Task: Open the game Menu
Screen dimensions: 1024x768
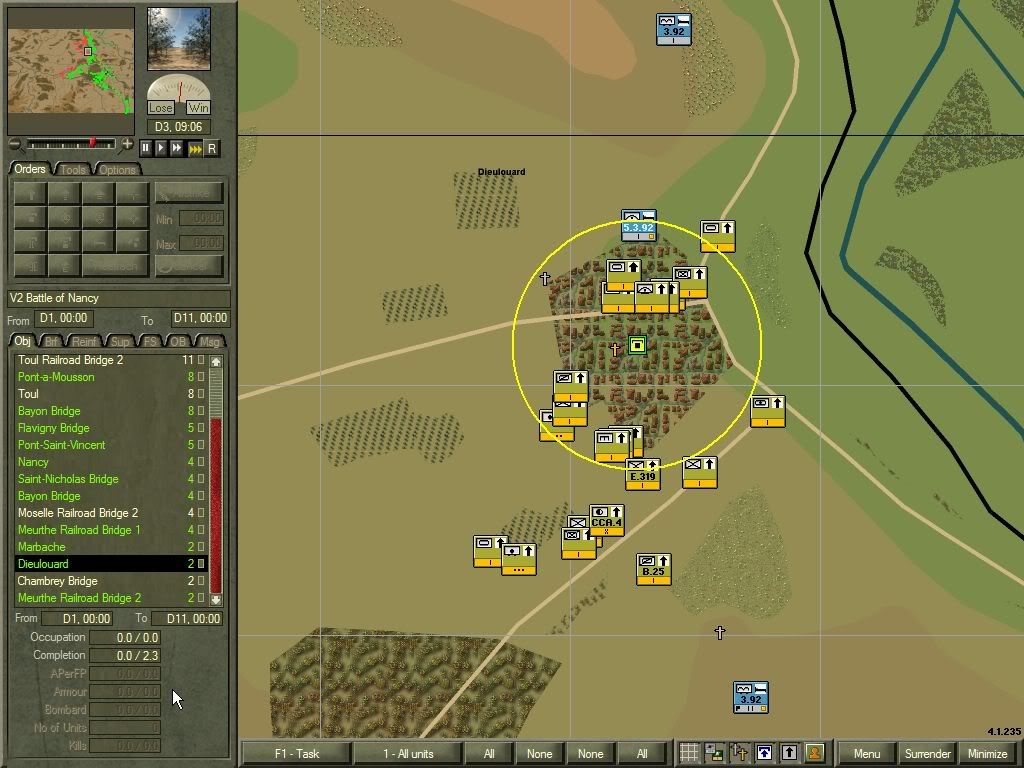Action: [866, 753]
